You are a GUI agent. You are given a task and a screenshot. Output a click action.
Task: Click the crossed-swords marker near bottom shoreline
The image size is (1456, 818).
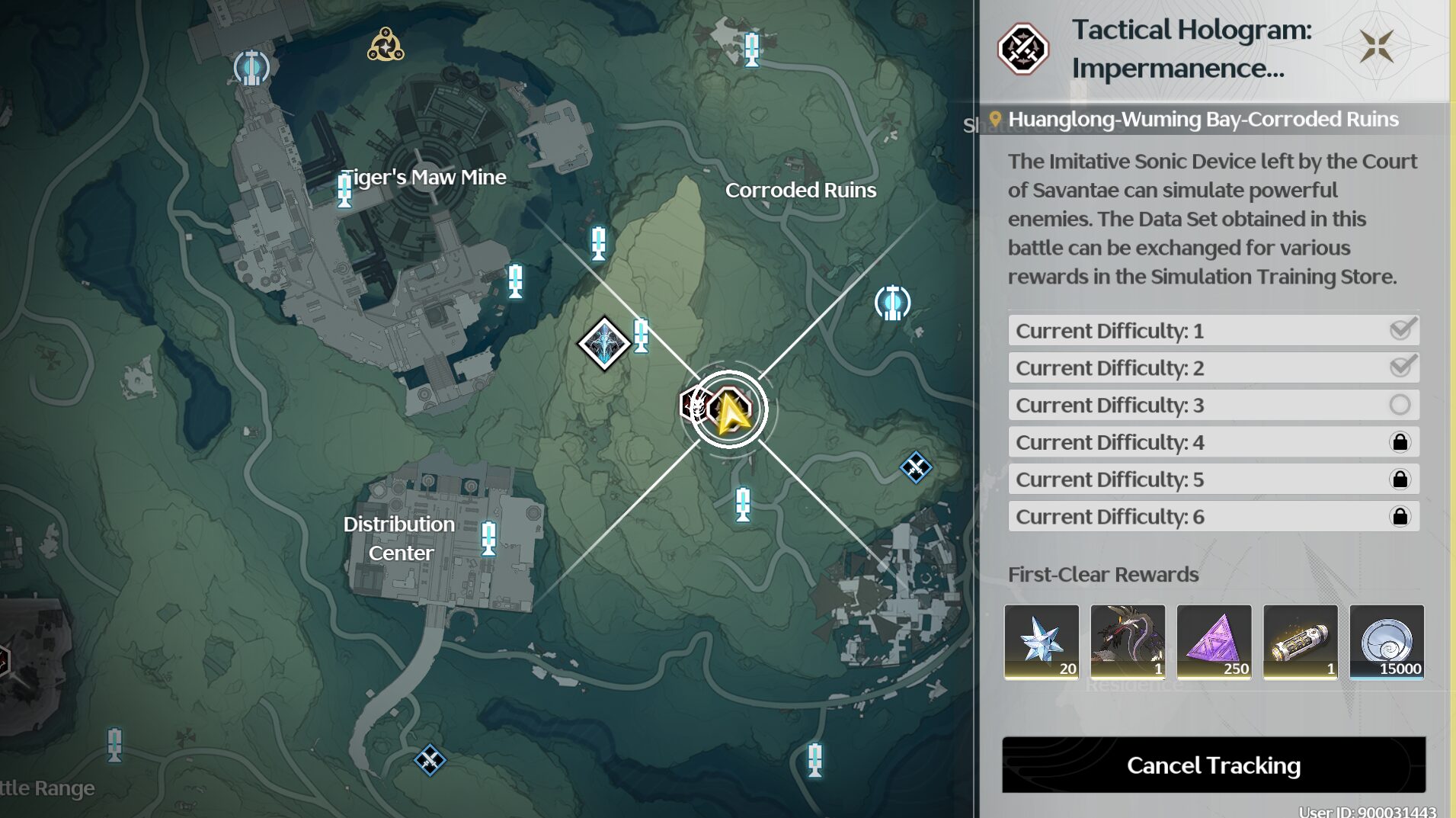[430, 760]
